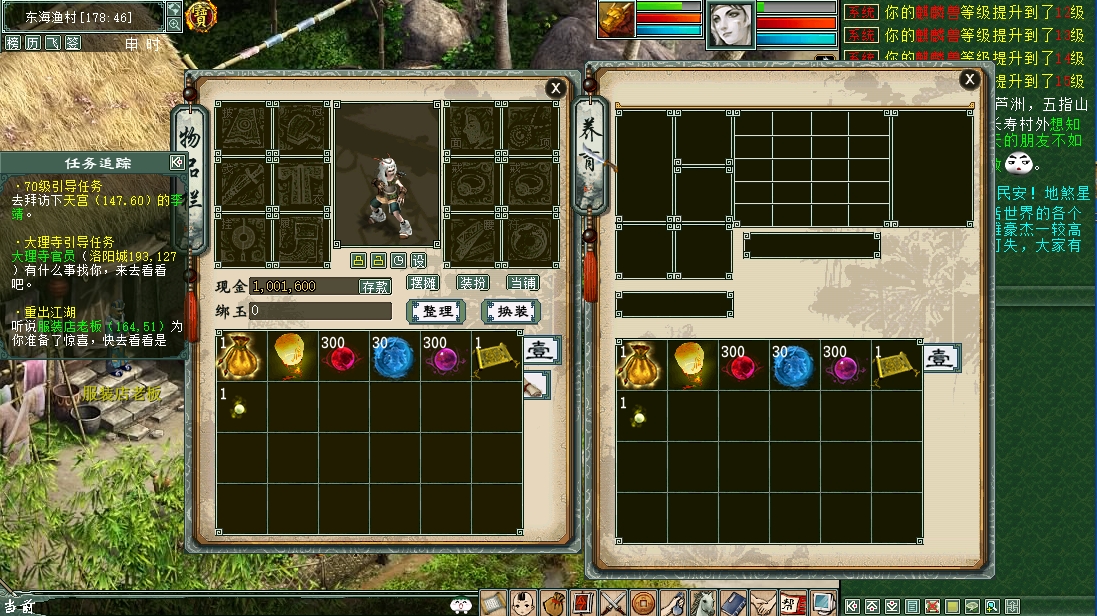This screenshot has height=616, width=1097.
Task: Open the 帮 guild icon in the bottom bar
Action: 789,603
